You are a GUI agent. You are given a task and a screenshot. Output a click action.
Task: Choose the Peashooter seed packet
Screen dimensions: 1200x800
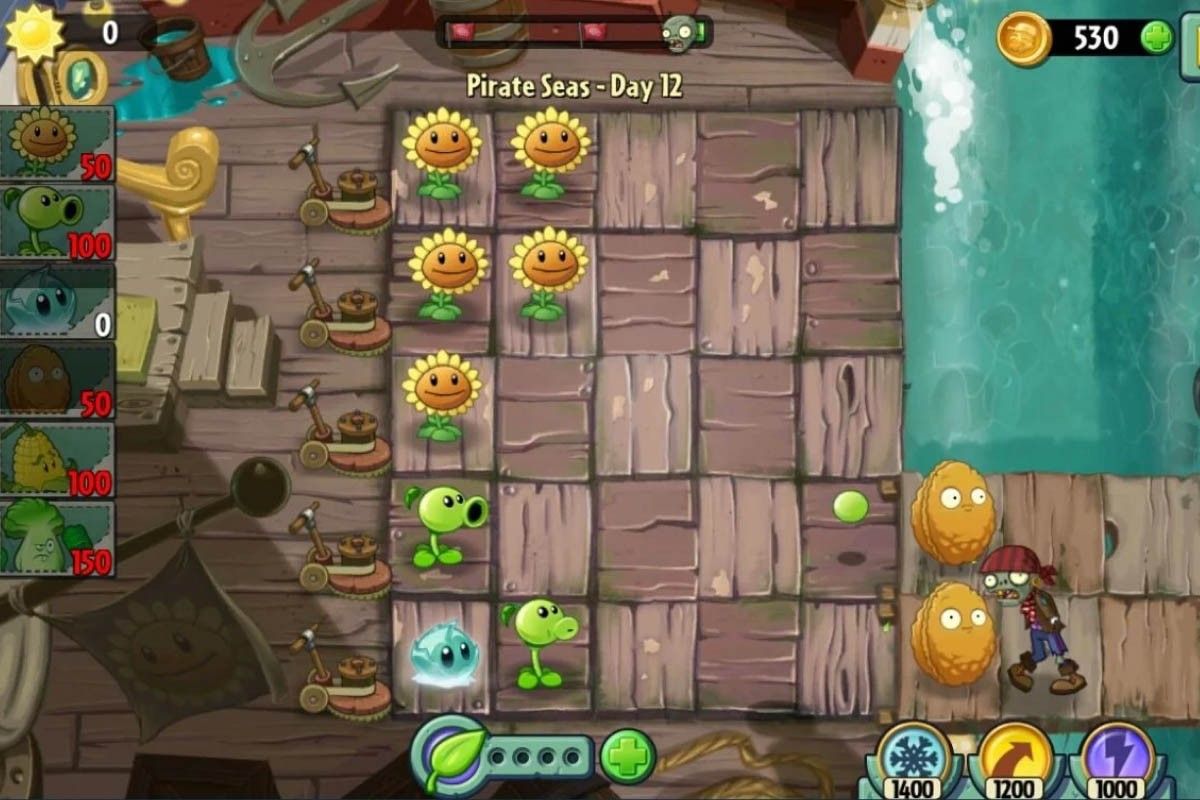[x=57, y=222]
